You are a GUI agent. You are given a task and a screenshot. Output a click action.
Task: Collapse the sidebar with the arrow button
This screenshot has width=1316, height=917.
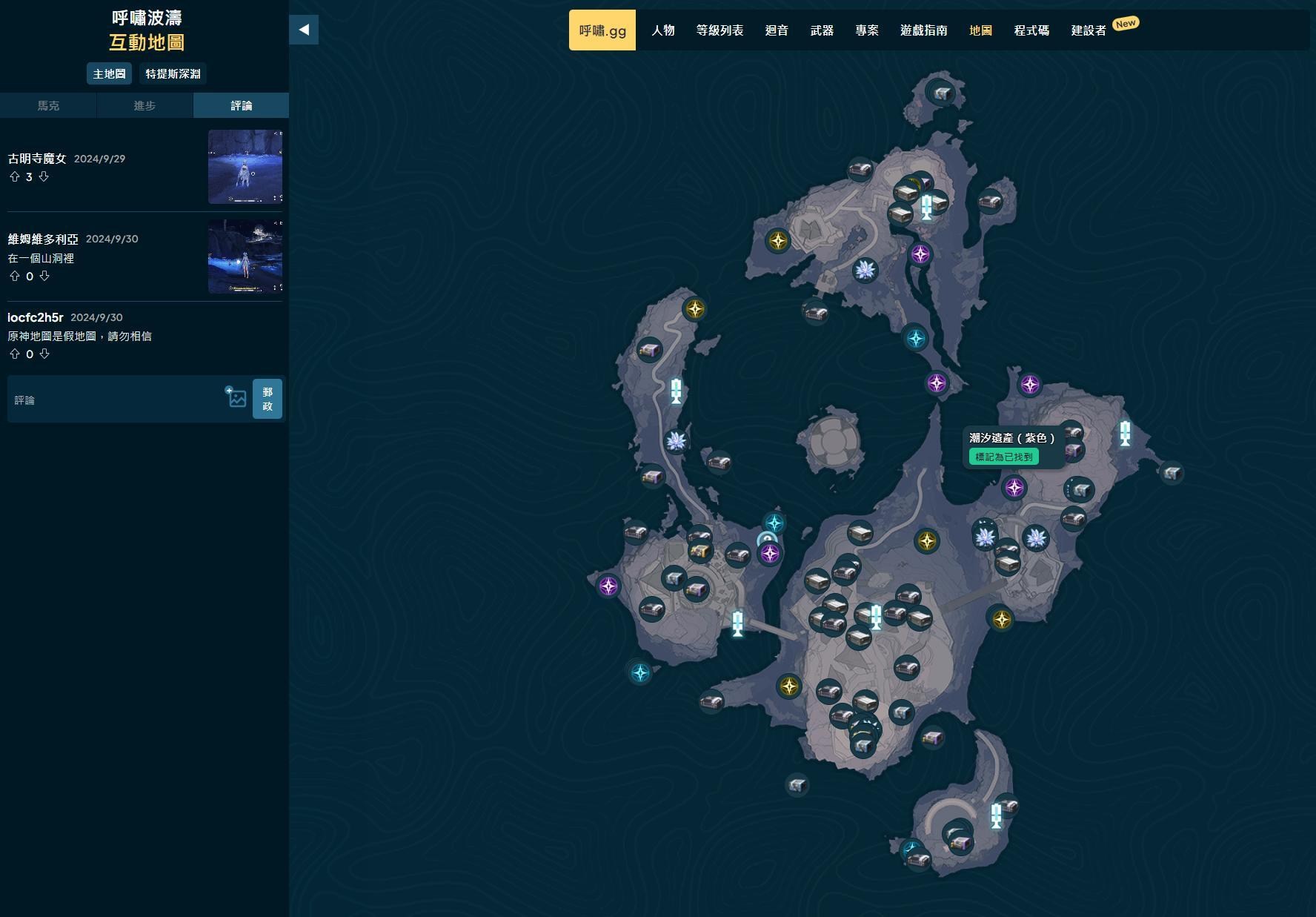[x=304, y=30]
